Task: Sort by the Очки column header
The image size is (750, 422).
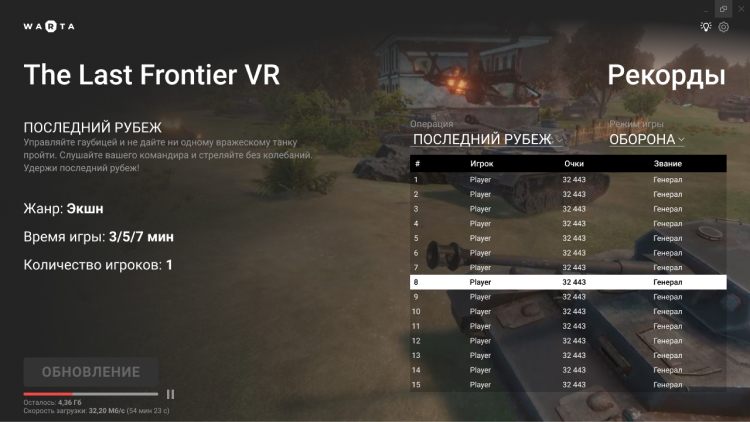Action: [573, 163]
